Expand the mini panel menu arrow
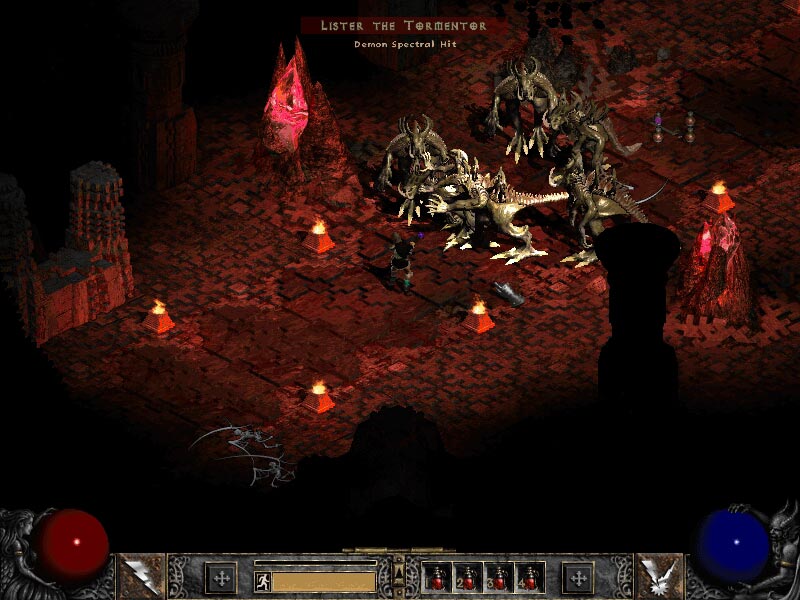The image size is (800, 600). [399, 570]
